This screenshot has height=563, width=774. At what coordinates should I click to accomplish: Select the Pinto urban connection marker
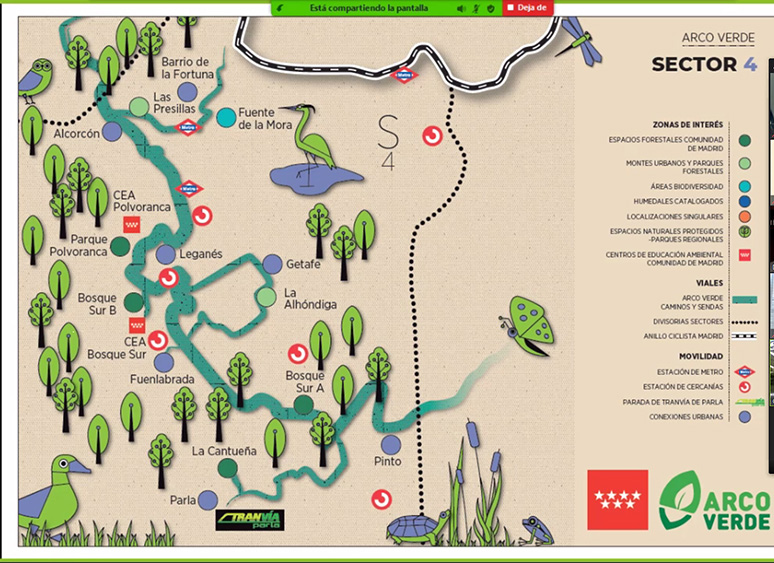[x=391, y=444]
